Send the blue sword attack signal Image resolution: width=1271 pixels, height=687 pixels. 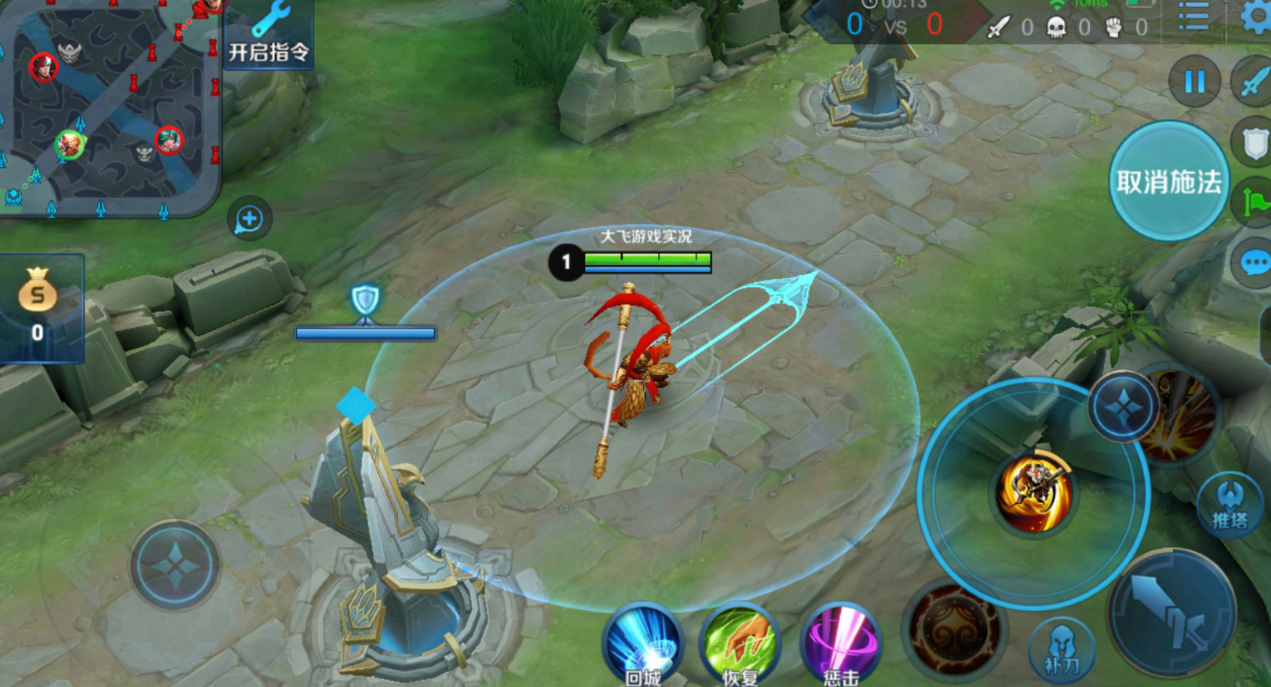click(1254, 83)
